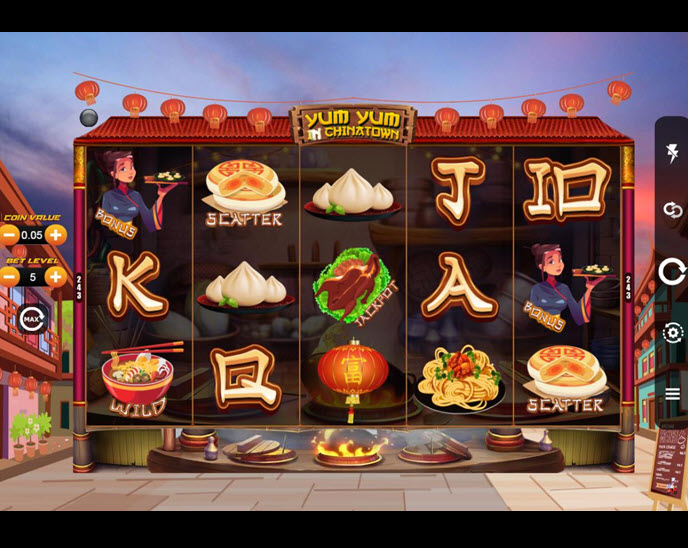Spin the reels with the circular arrow
Image resolution: width=688 pixels, height=548 pixels.
coord(672,271)
